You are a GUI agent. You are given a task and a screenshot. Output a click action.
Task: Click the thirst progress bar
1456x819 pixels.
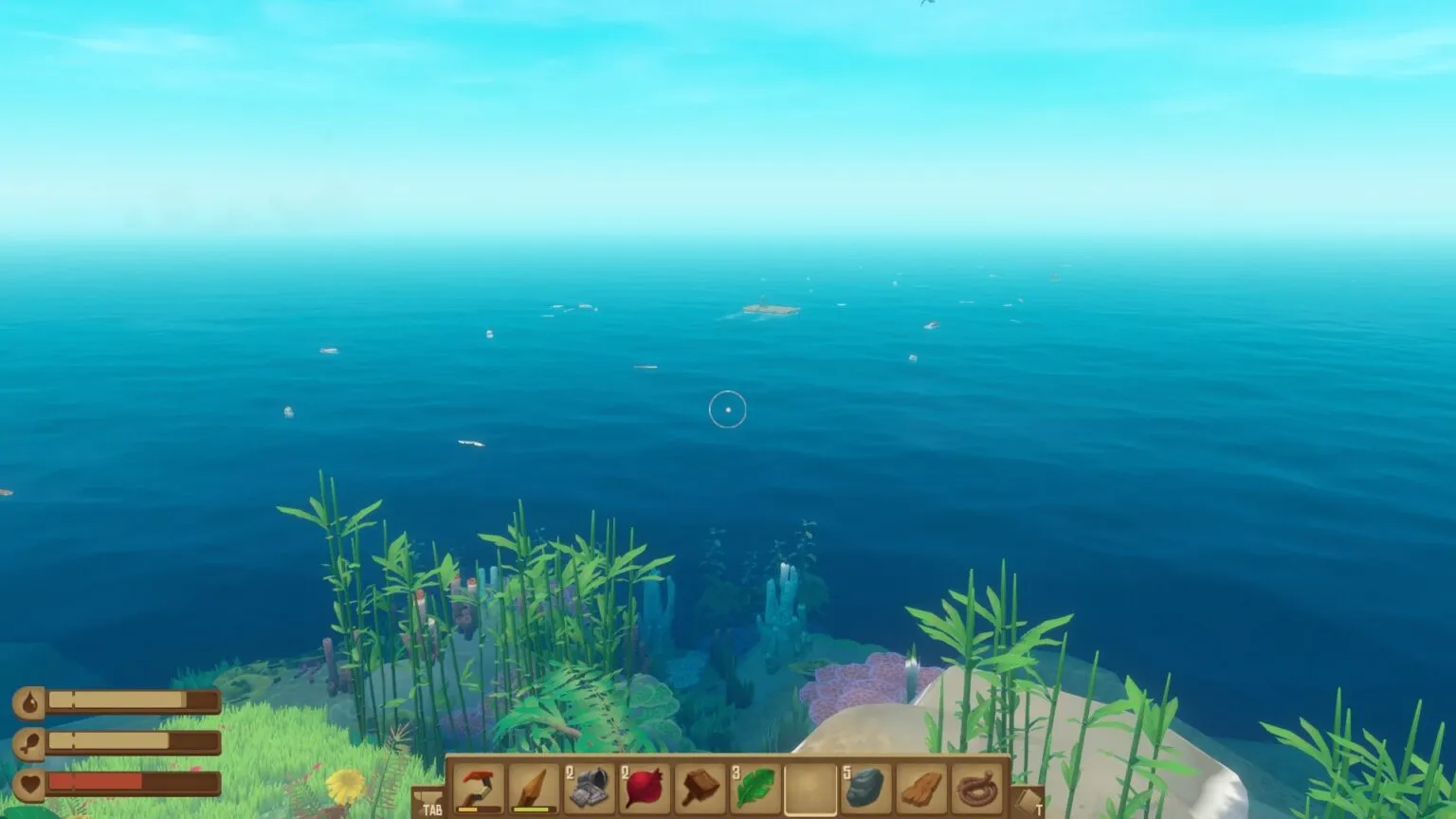133,701
